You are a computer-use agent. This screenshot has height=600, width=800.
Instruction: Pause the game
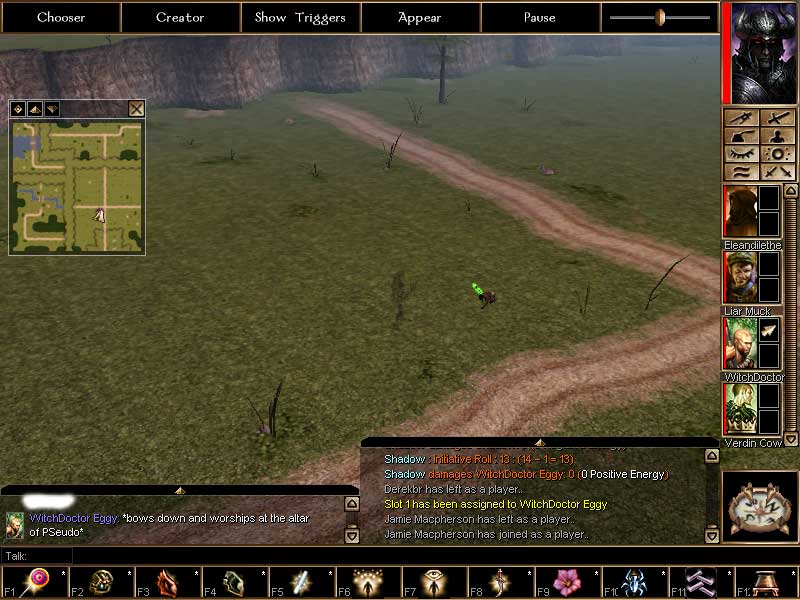540,17
